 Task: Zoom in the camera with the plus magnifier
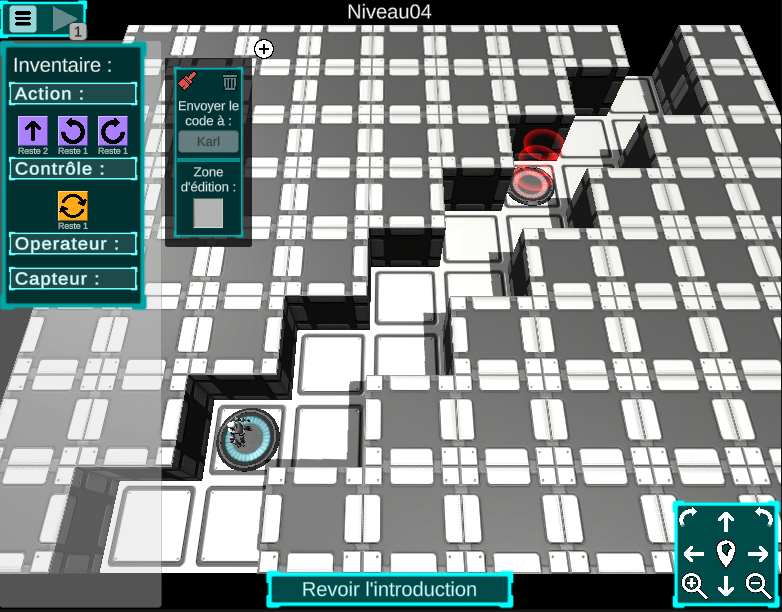[x=693, y=586]
